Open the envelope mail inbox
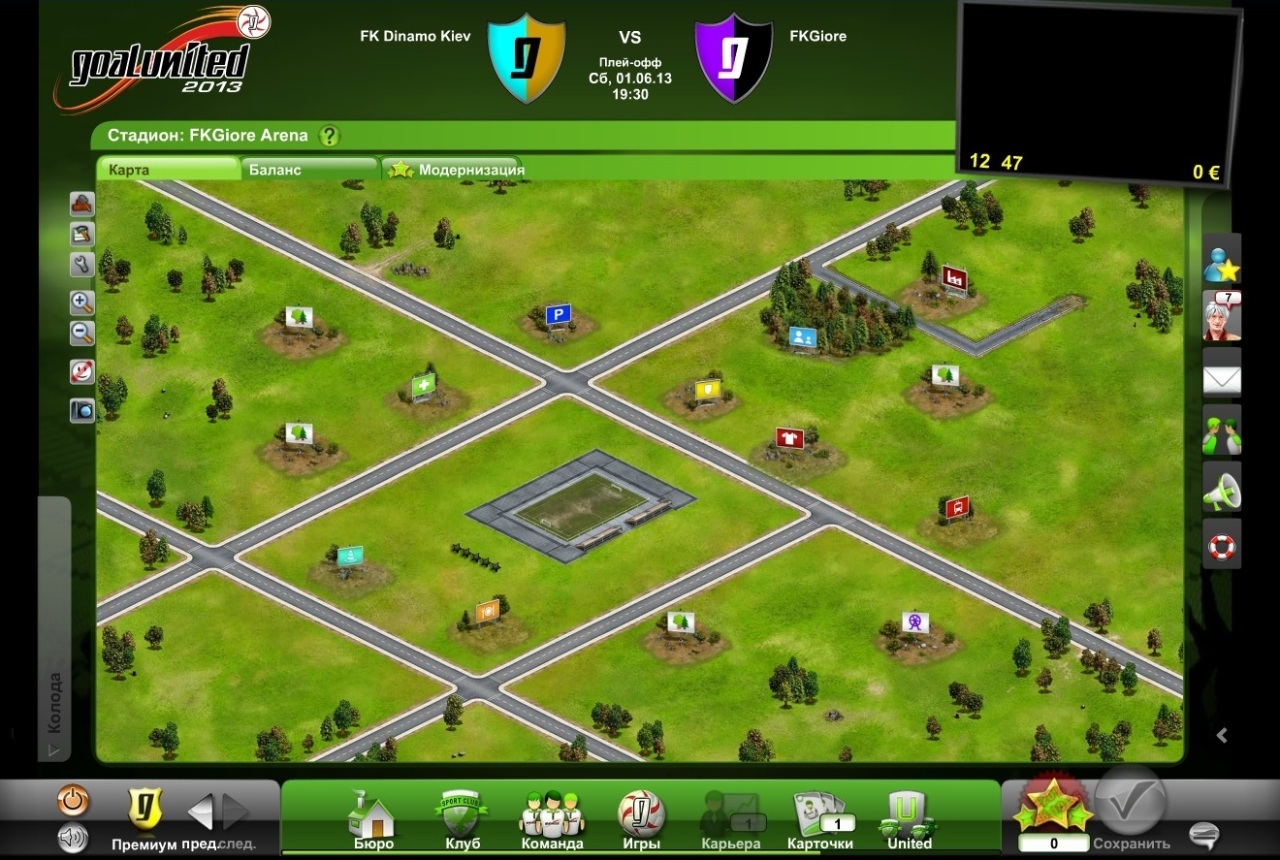1280x860 pixels. pyautogui.click(x=1221, y=379)
